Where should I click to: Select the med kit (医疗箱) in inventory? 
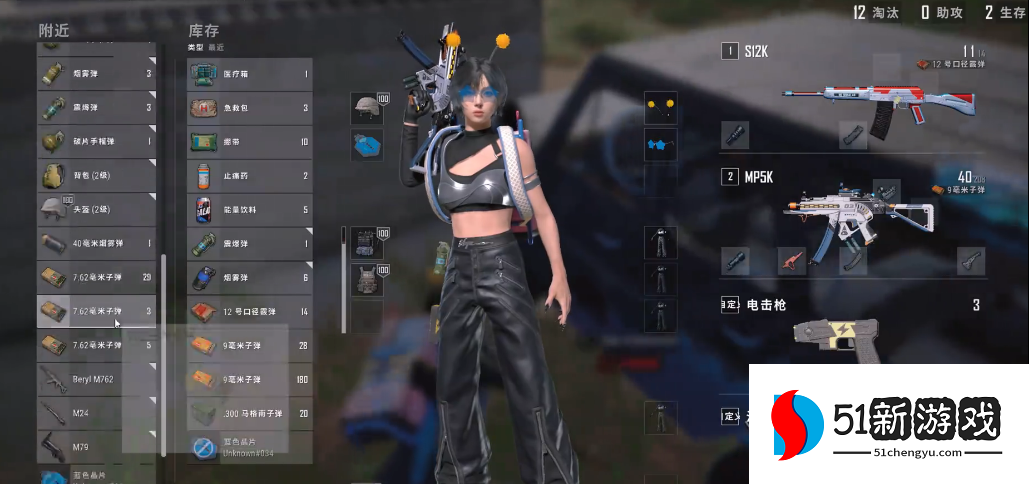250,73
